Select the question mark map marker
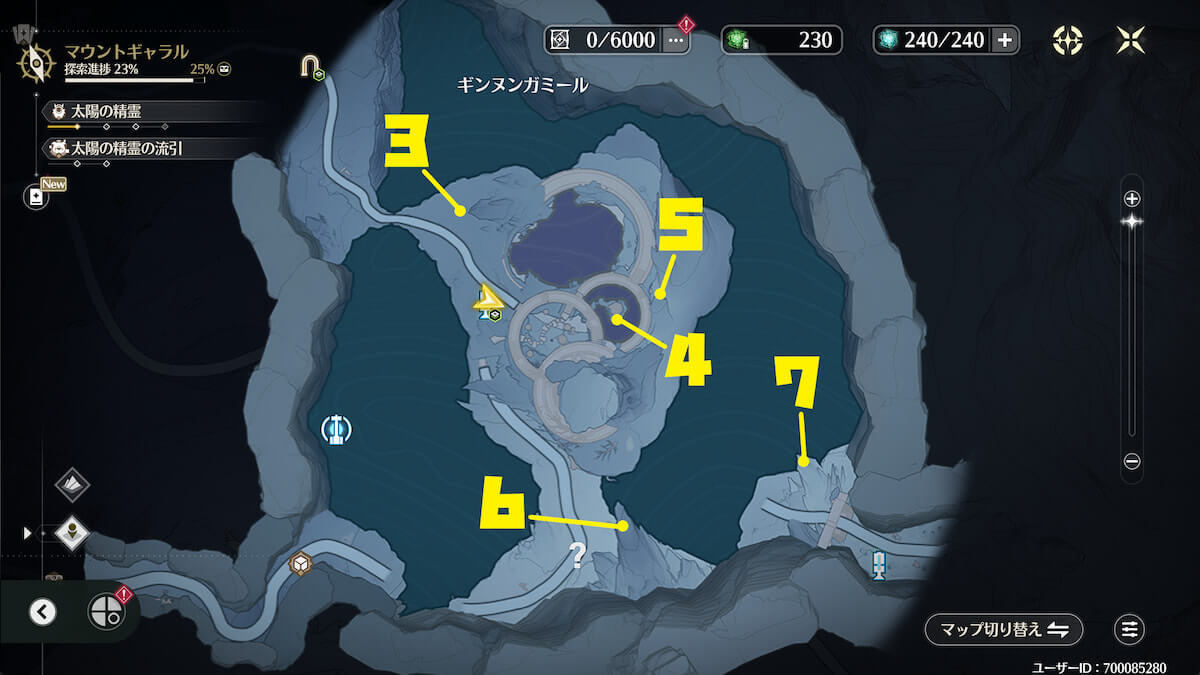 click(x=577, y=556)
